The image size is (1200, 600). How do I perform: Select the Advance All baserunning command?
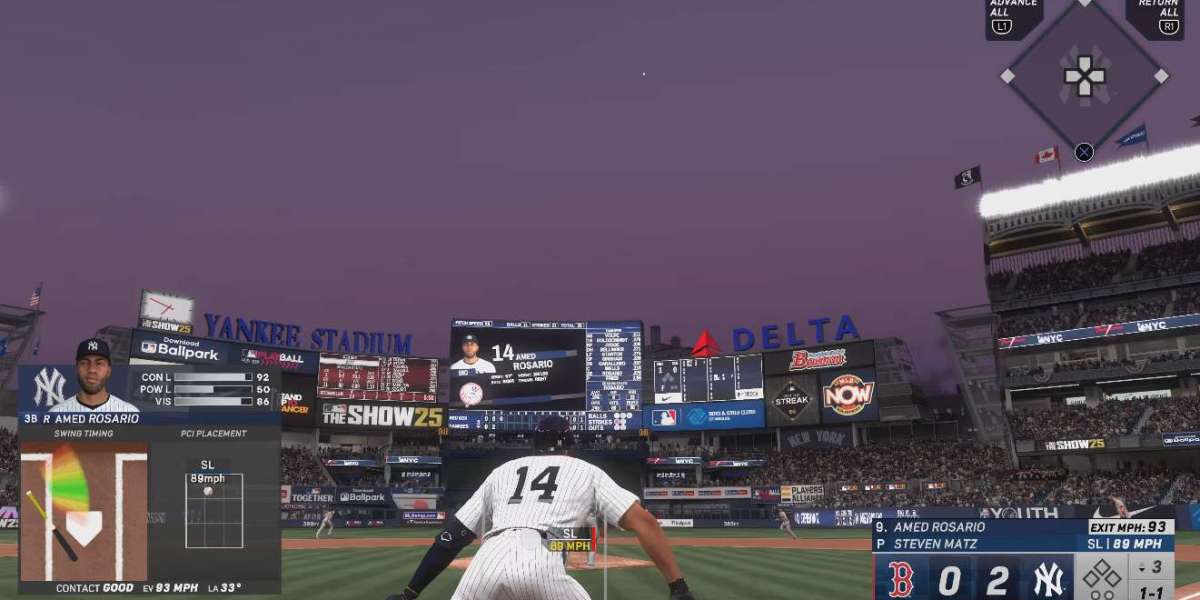pyautogui.click(x=1013, y=17)
